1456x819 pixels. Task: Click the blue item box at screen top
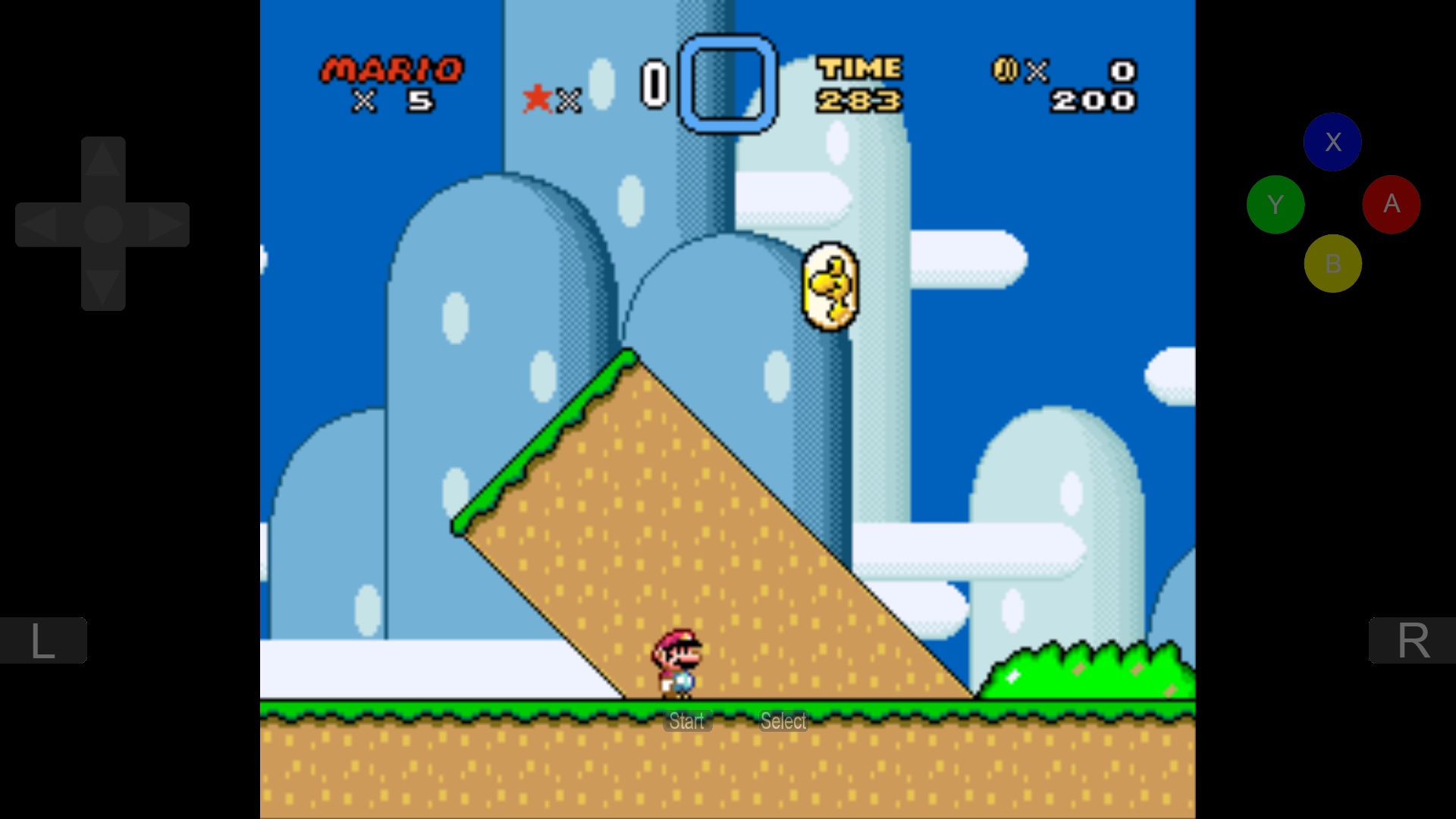[726, 83]
